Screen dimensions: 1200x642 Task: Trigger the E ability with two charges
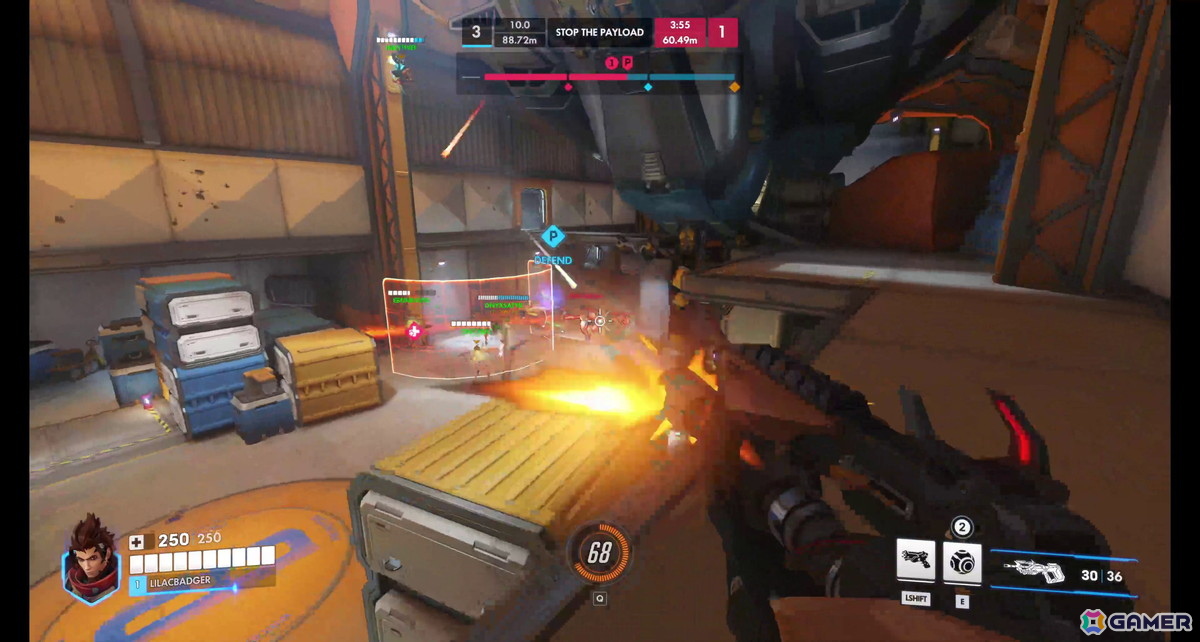[x=962, y=563]
